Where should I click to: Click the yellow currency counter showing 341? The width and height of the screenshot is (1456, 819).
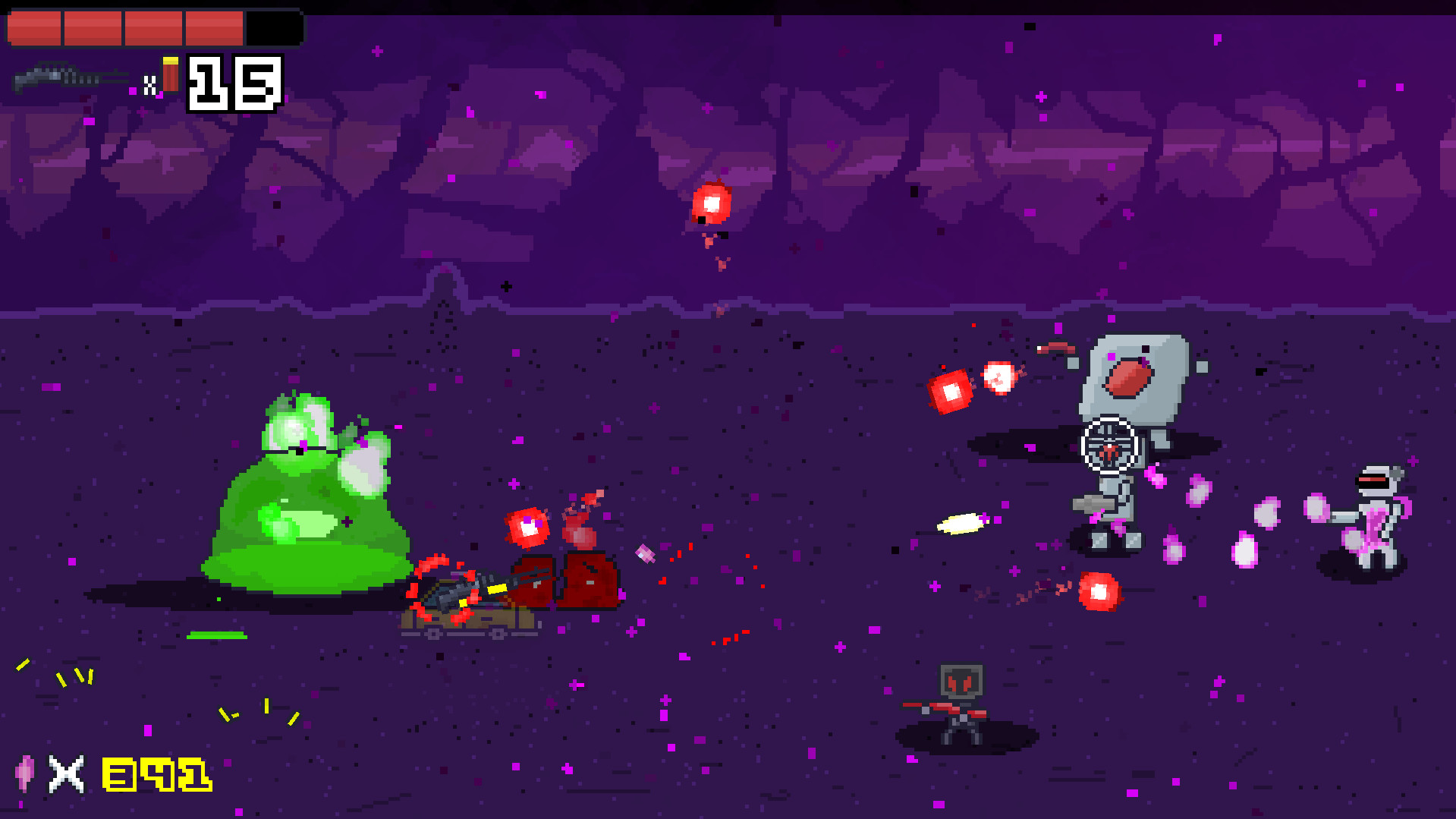click(154, 774)
